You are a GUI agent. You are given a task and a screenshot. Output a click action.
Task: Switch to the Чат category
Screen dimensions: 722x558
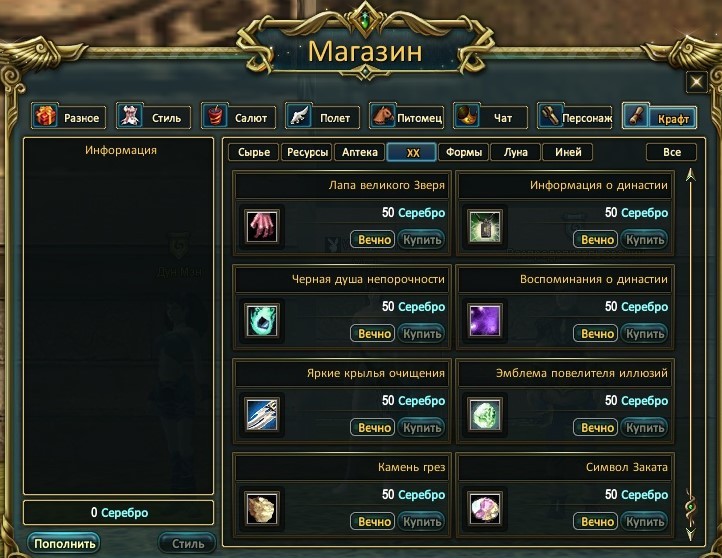coord(490,117)
